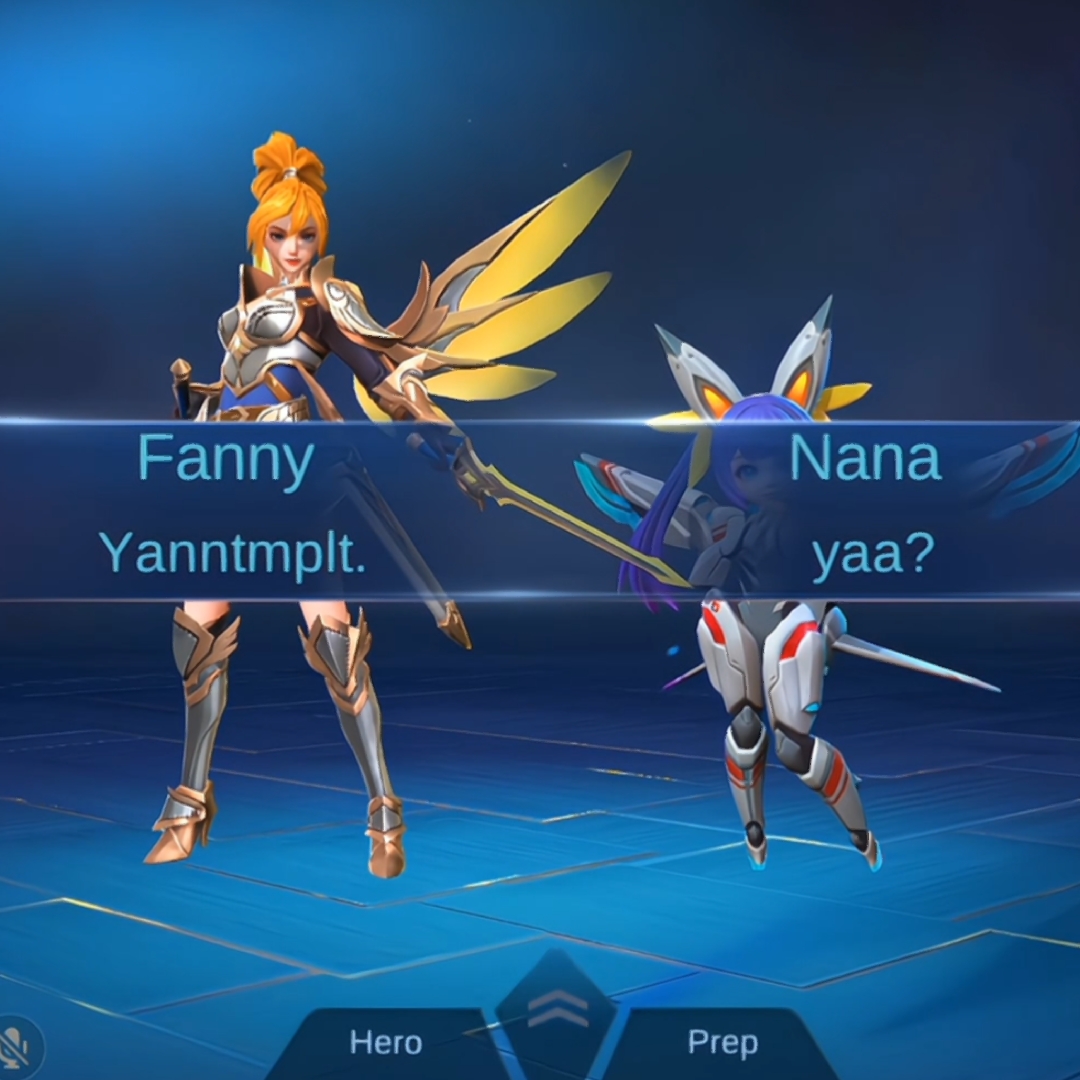Open the Hero tab

tap(386, 1044)
